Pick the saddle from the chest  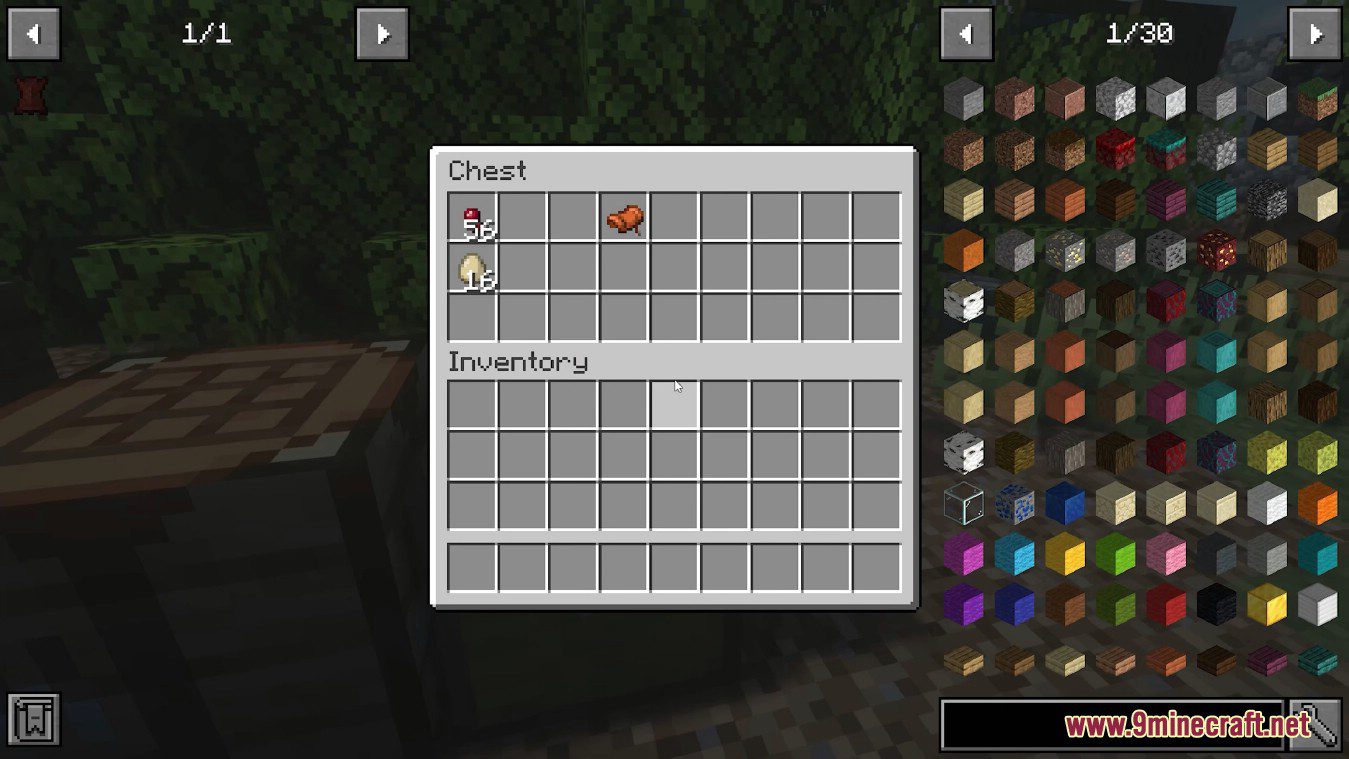pyautogui.click(x=623, y=220)
